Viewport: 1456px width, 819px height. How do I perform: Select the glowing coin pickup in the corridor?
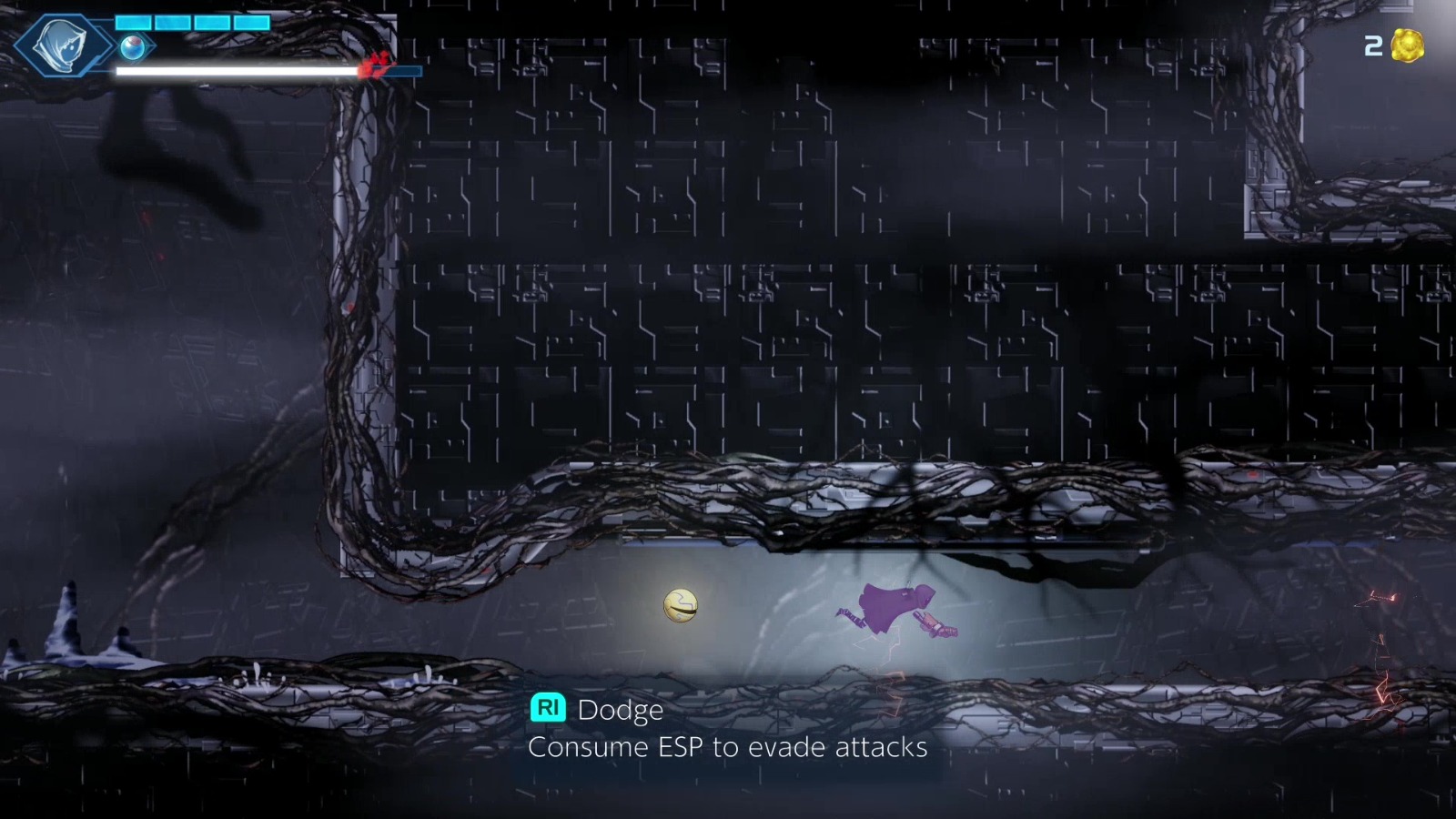[679, 604]
